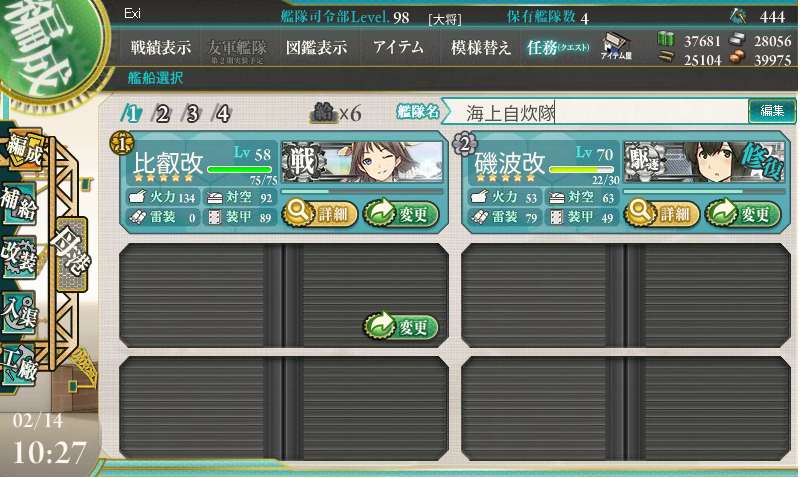Switch to fleet tab 2
800x478 pixels.
click(162, 113)
